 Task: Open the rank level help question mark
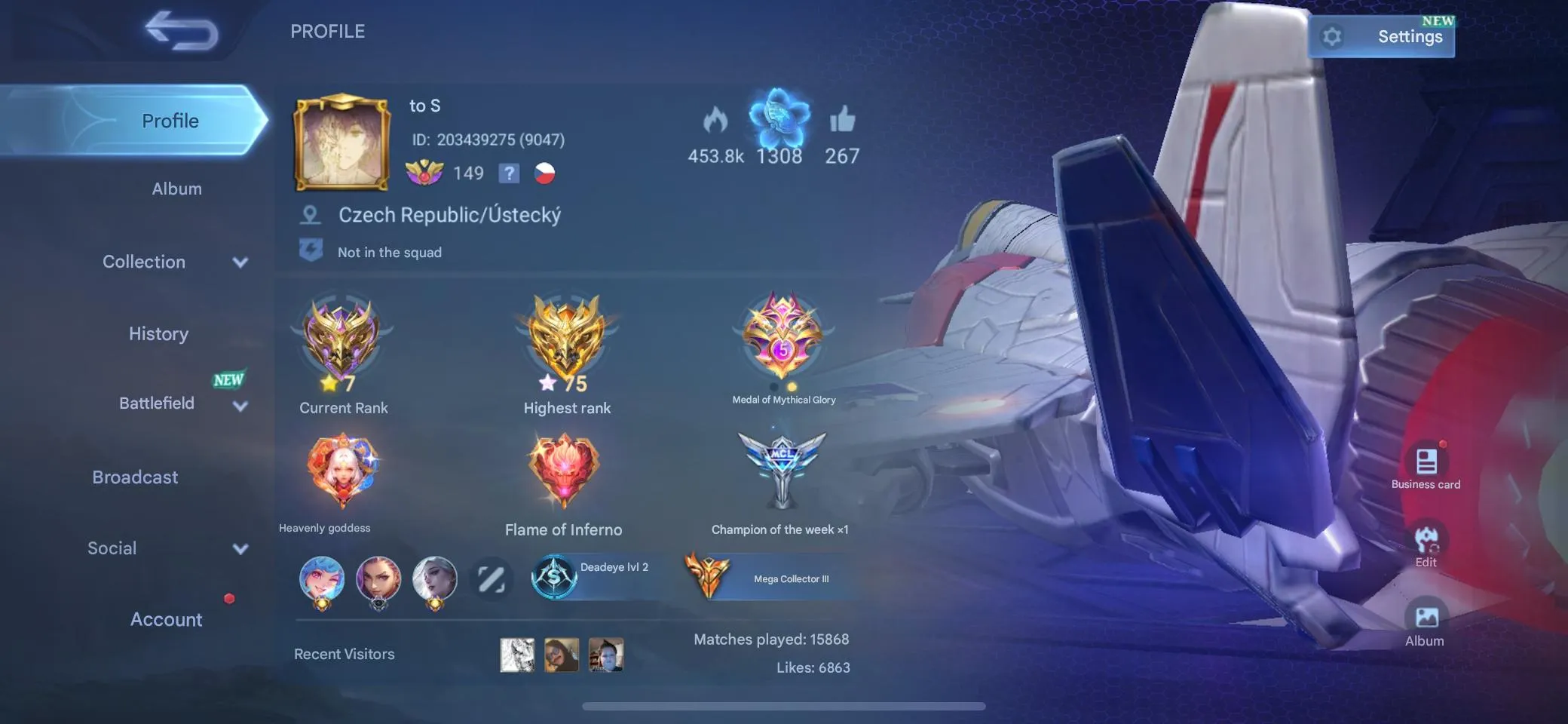(x=510, y=173)
